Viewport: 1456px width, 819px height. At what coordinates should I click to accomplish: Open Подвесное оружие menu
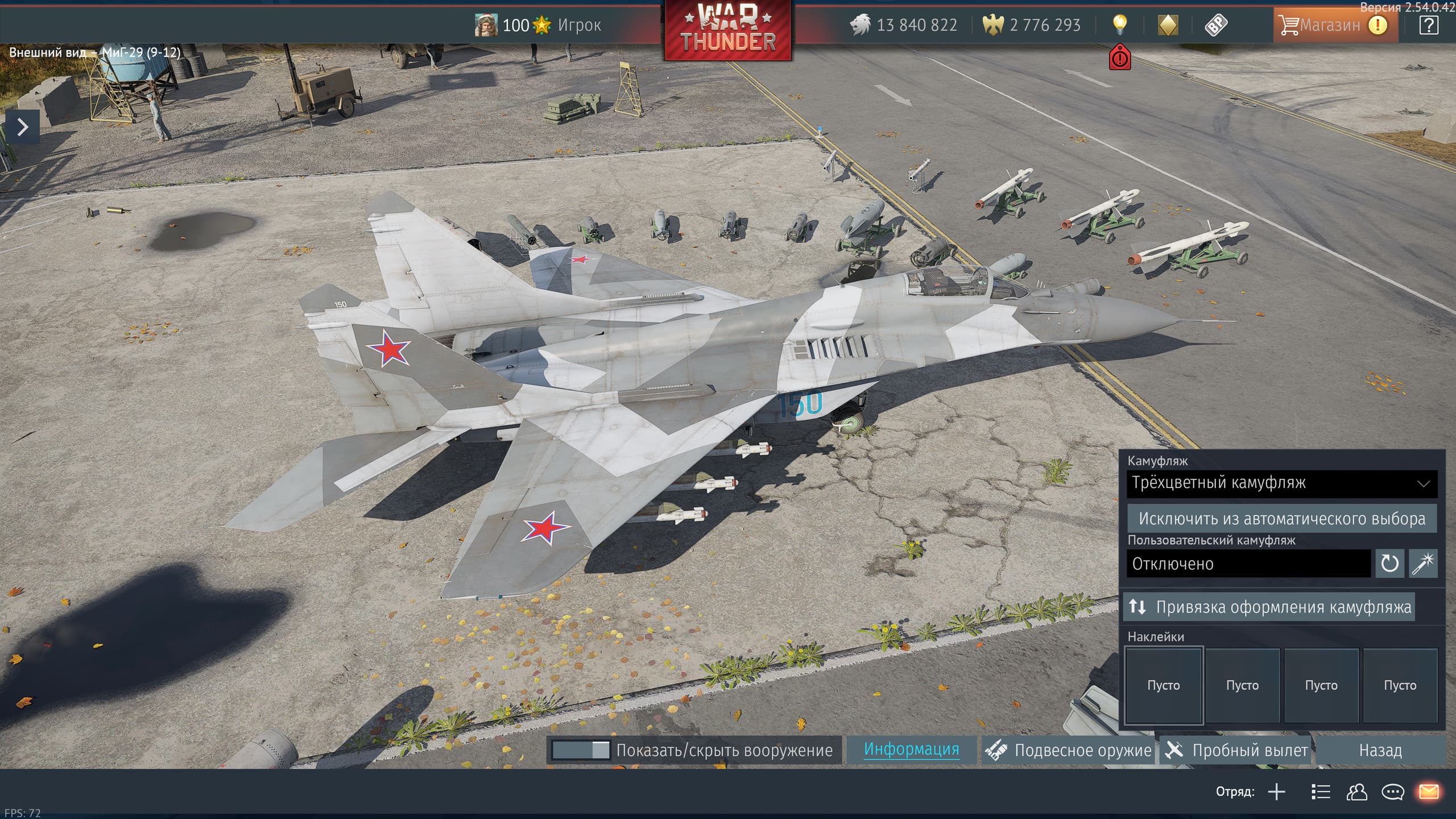click(1069, 750)
